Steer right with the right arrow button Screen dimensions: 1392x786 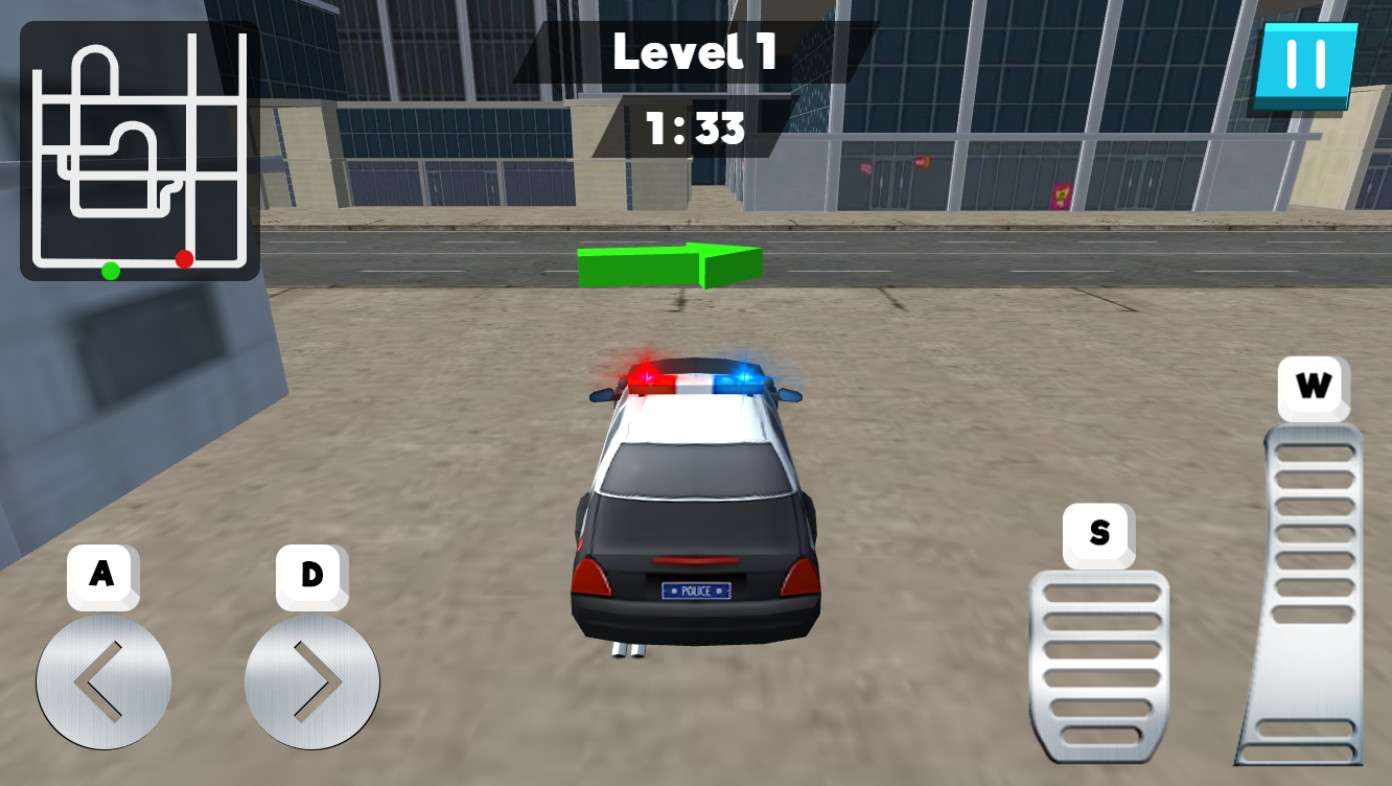(312, 682)
